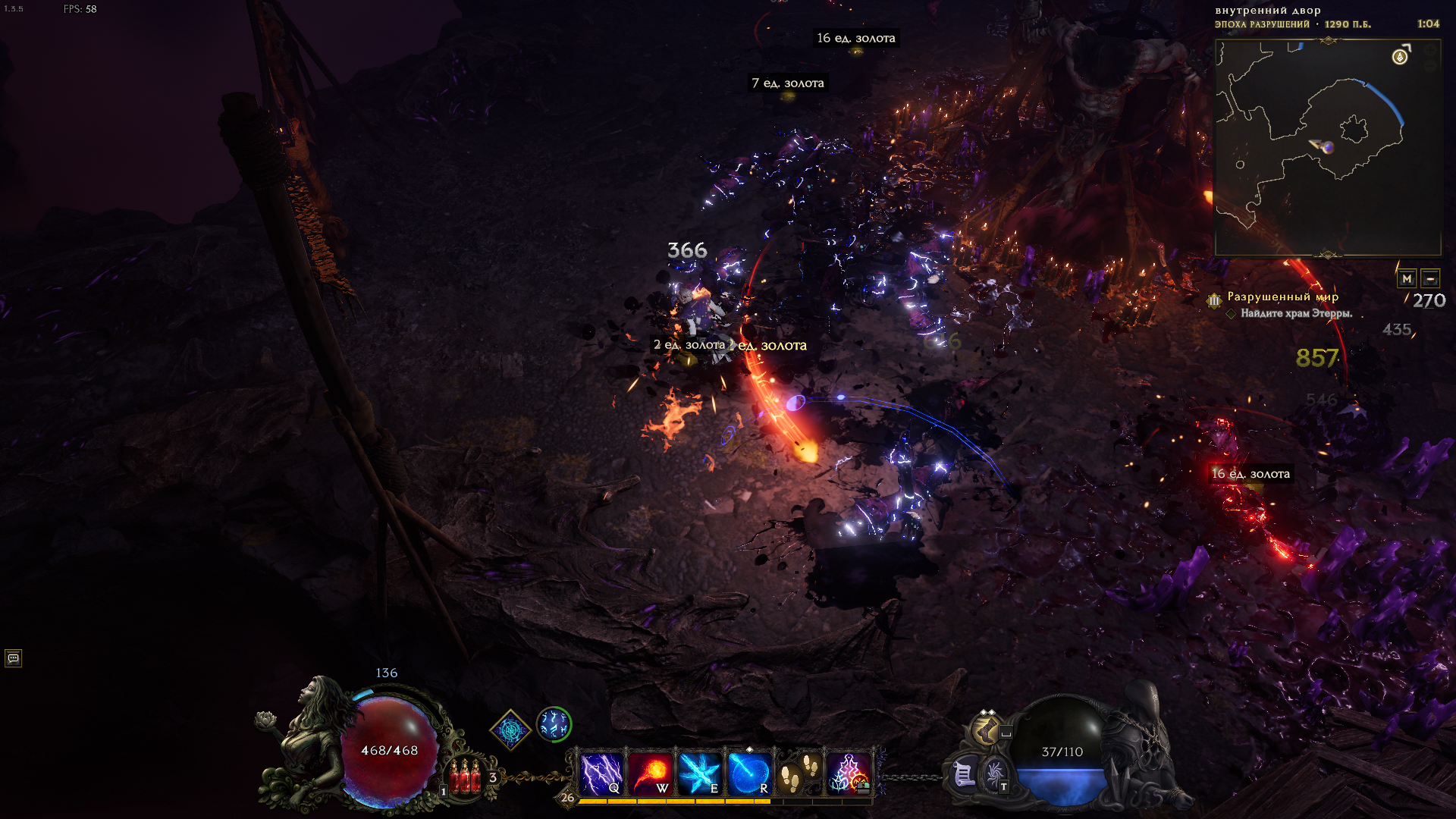Select the footsteps movement slot
Screen dimensions: 1456x819
[x=799, y=773]
